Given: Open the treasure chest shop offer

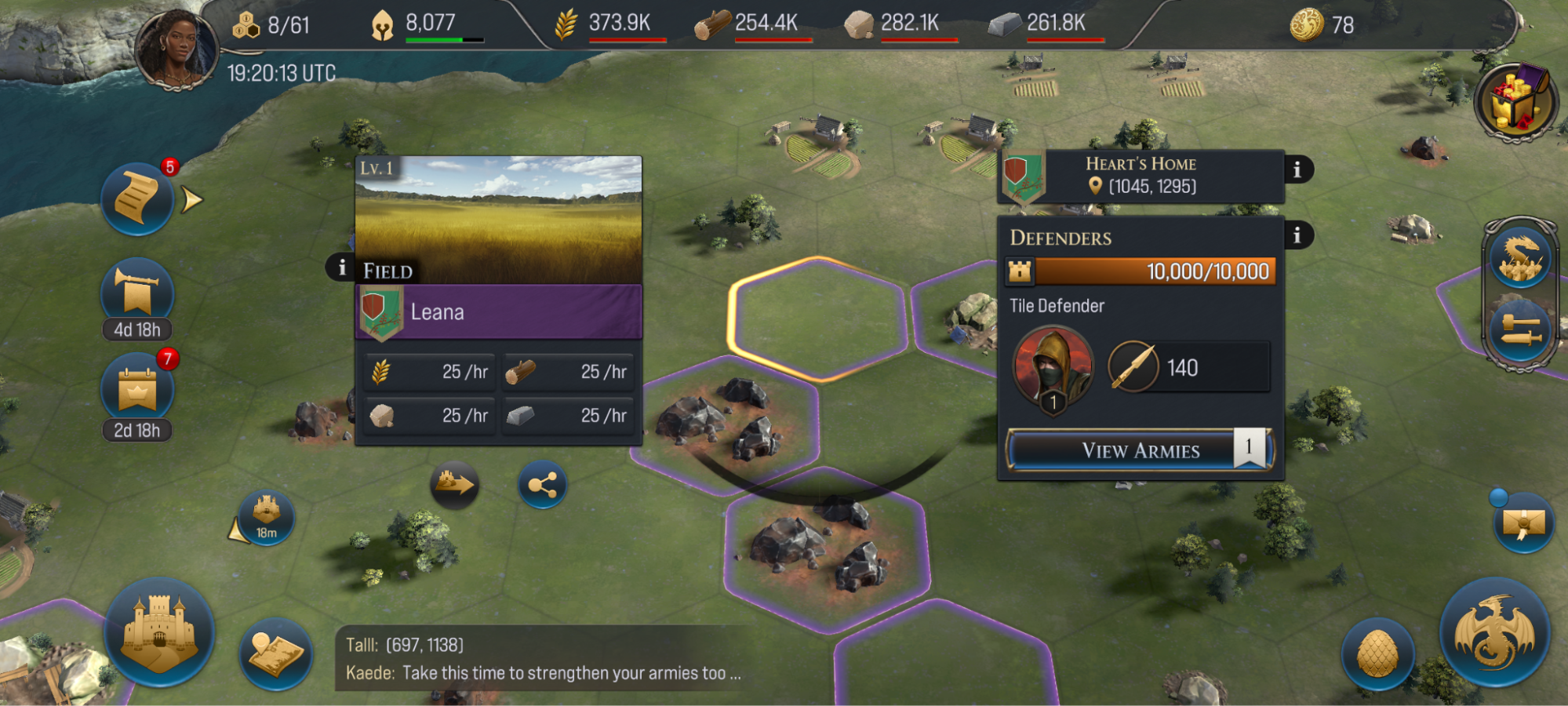Looking at the screenshot, I should [1515, 102].
